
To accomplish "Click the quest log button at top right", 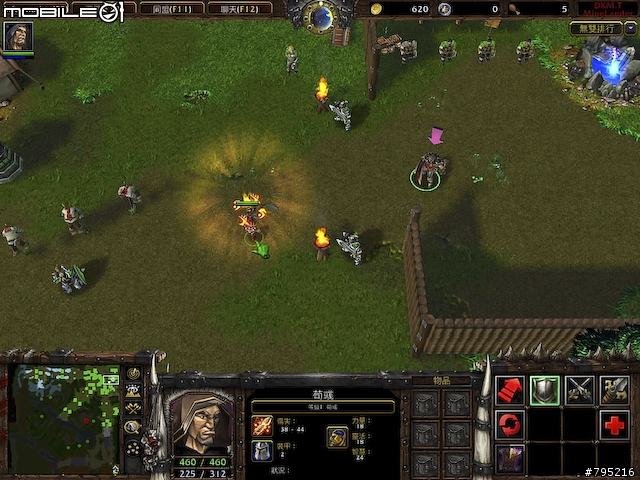I will coord(596,29).
